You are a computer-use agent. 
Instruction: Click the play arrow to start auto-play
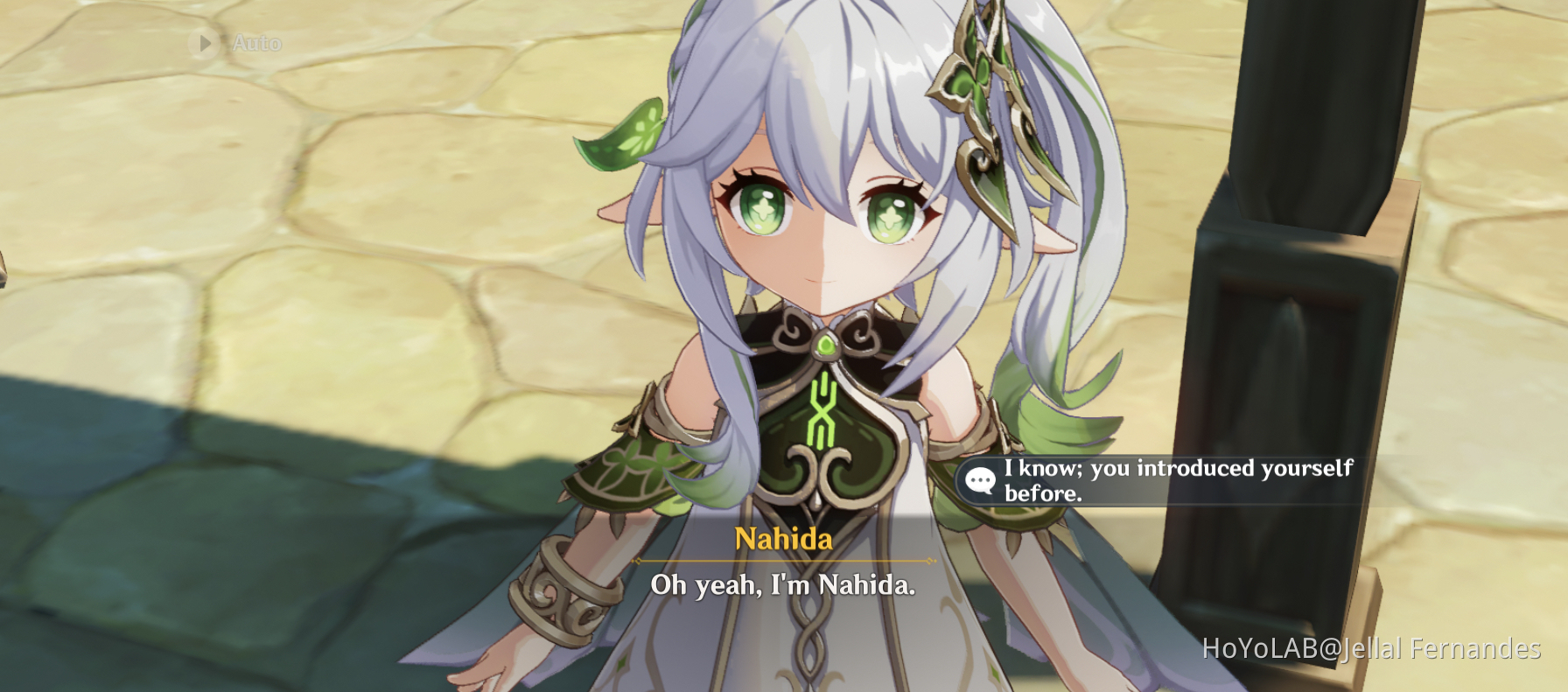pos(205,42)
